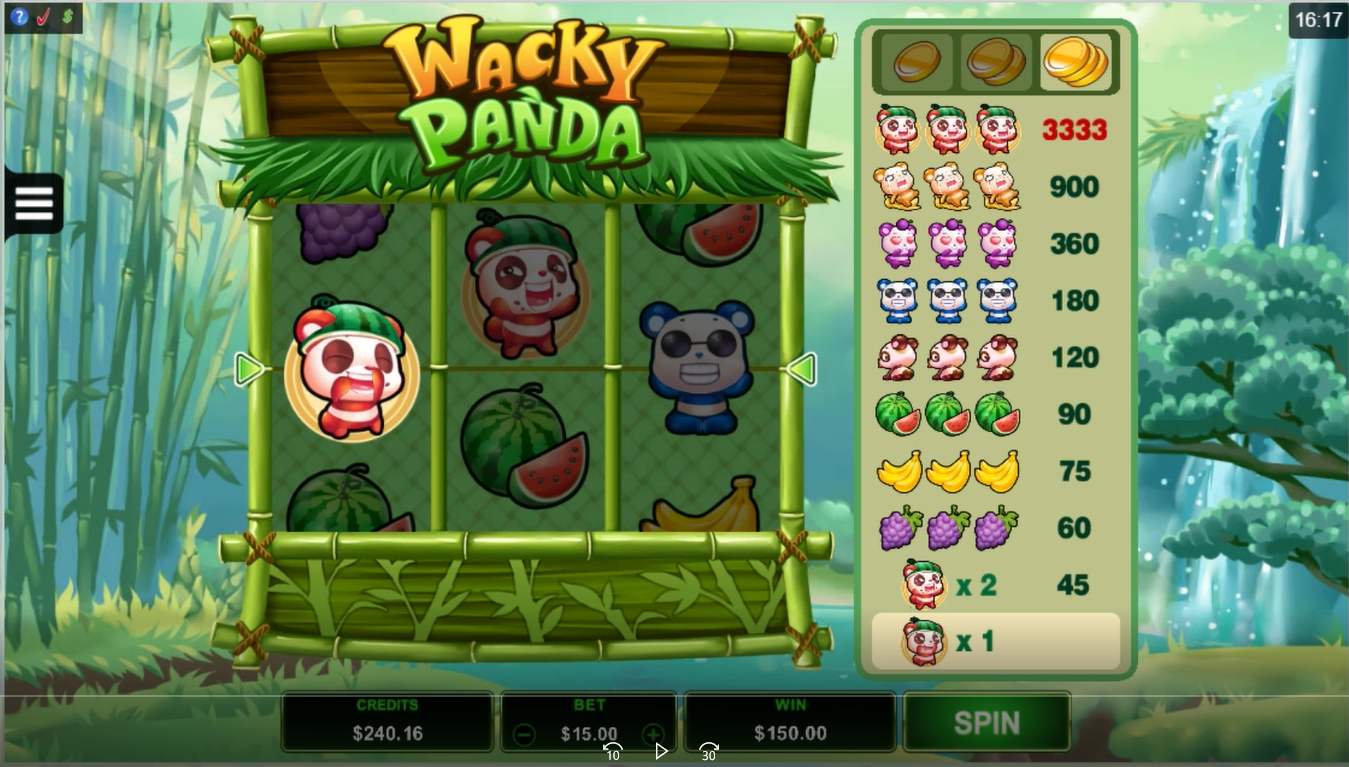1349x767 pixels.
Task: Open the game help with the question mark icon
Action: [20, 17]
